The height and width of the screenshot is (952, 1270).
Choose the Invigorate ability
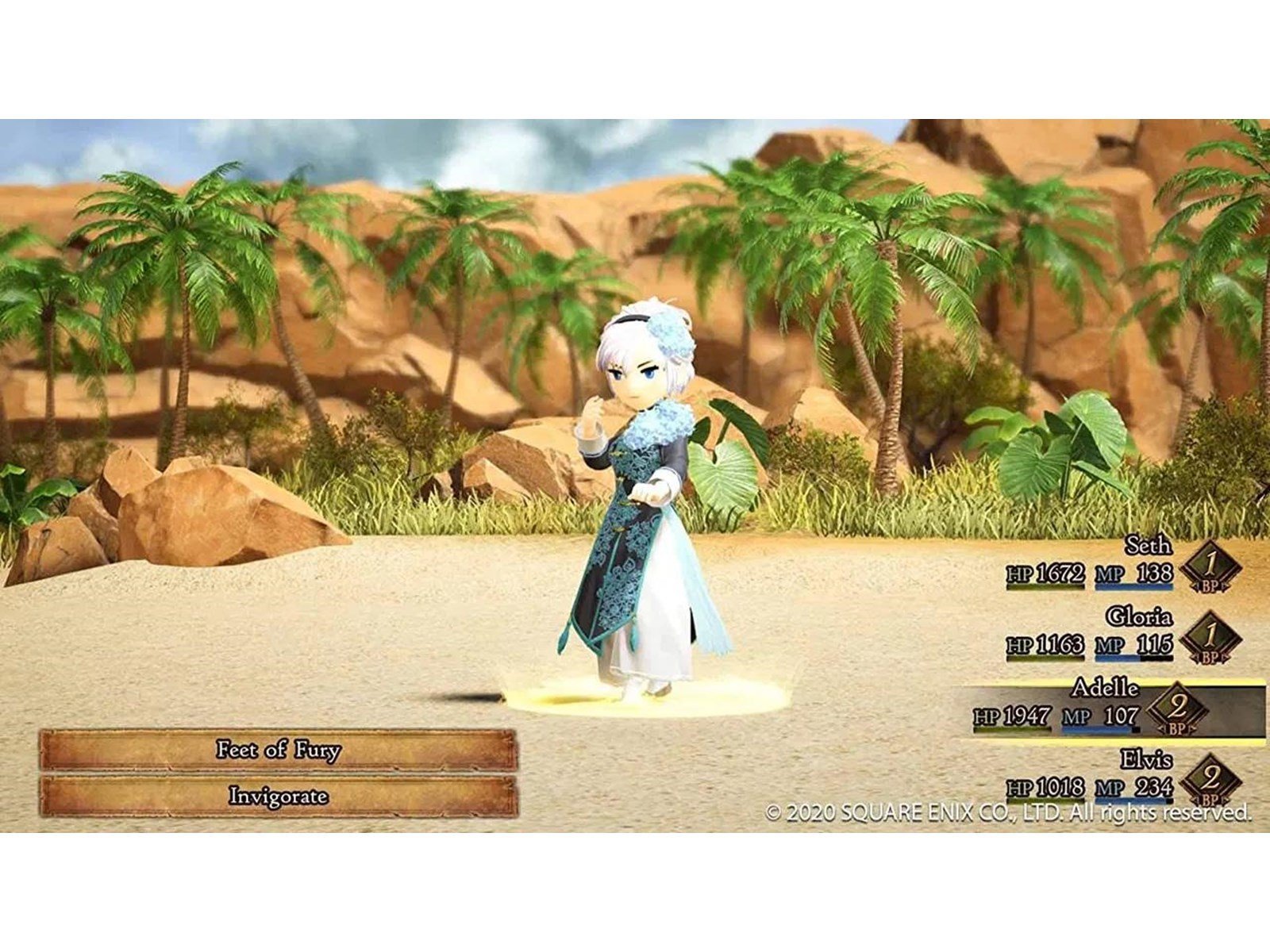[x=278, y=796]
